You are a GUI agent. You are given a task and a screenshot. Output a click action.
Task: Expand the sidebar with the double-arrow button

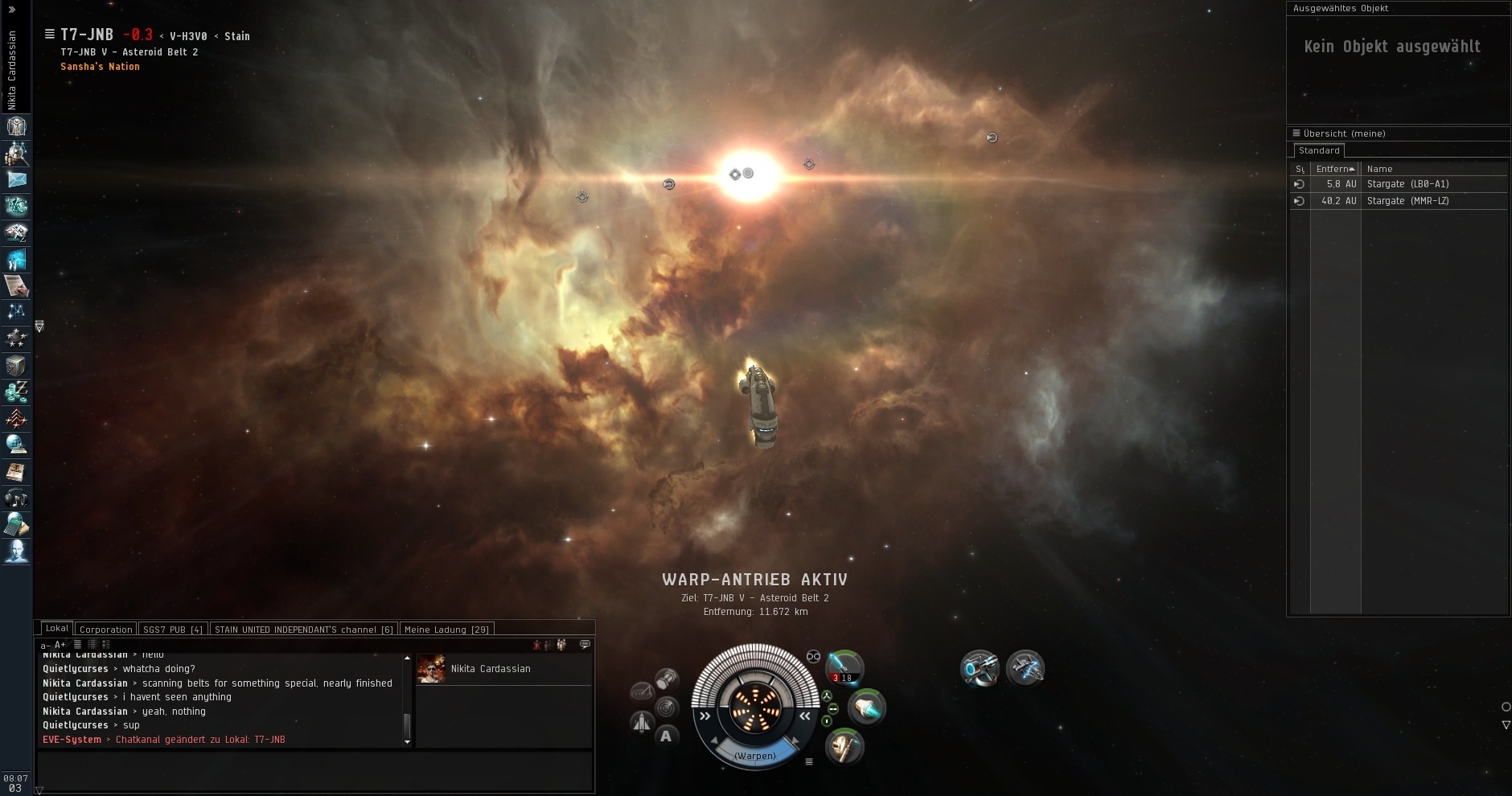[x=12, y=10]
